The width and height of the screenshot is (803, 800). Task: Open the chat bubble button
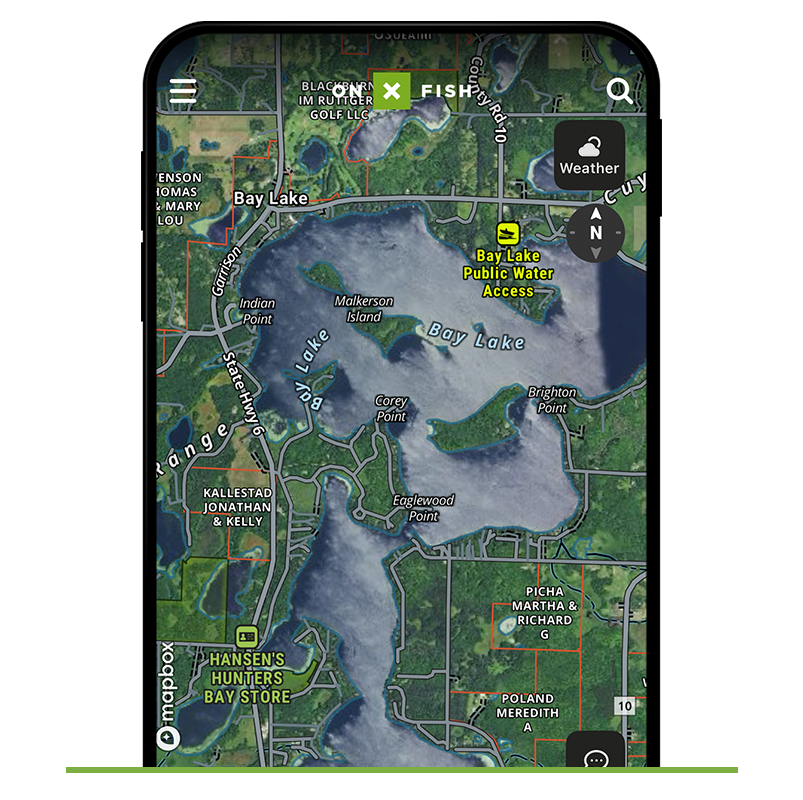[596, 757]
